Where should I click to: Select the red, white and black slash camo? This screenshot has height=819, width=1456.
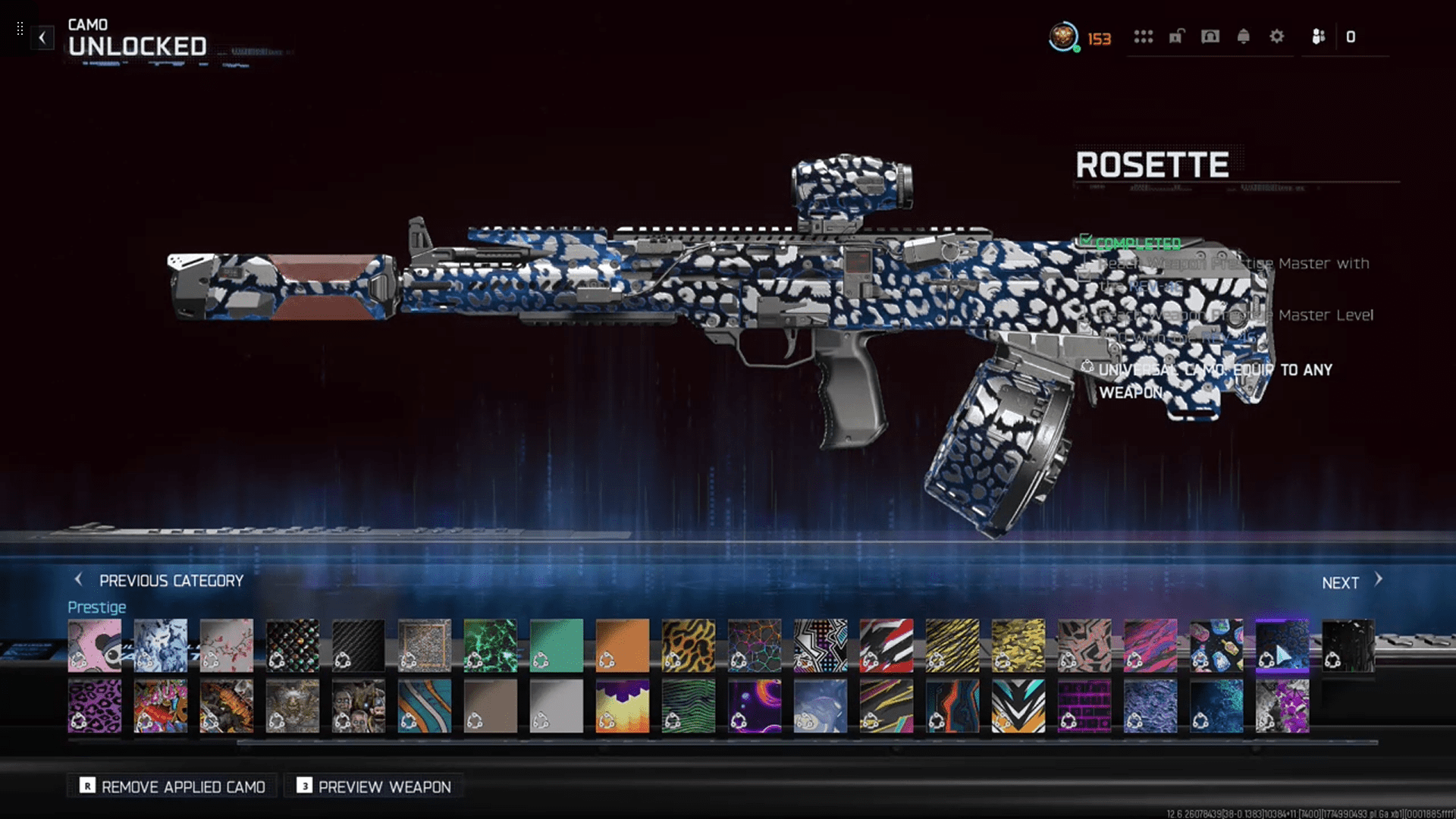[886, 645]
